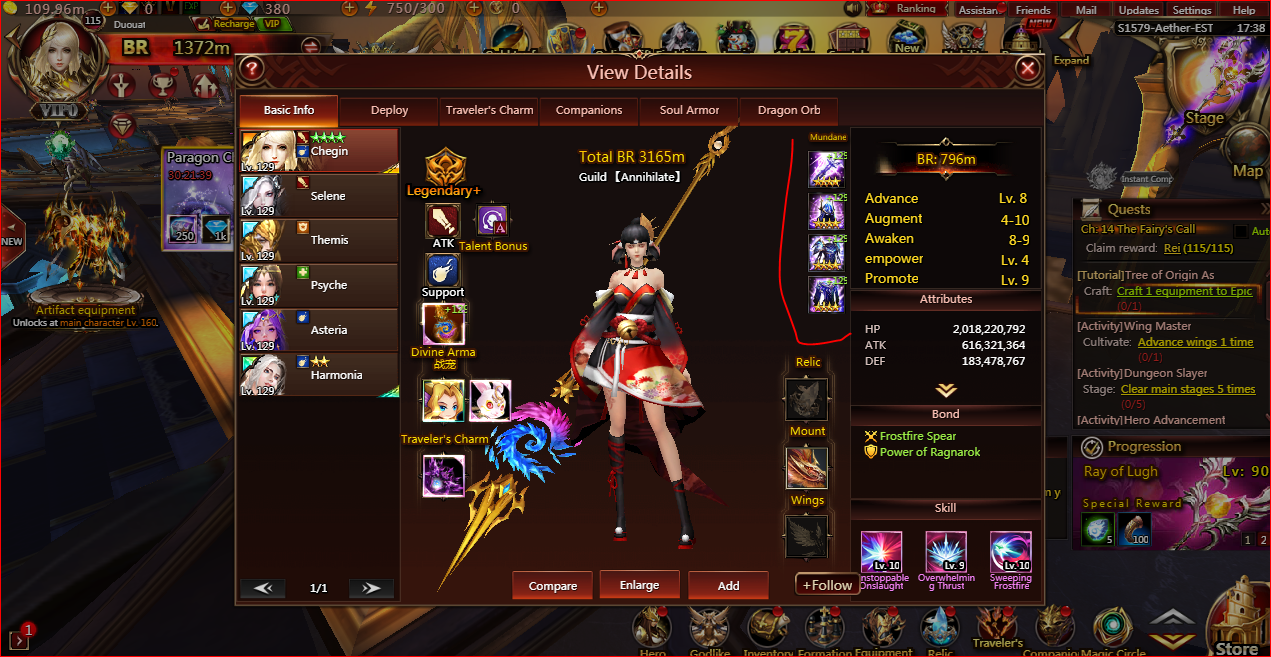Switch to the Companions tab
This screenshot has width=1271, height=657.
click(x=589, y=110)
